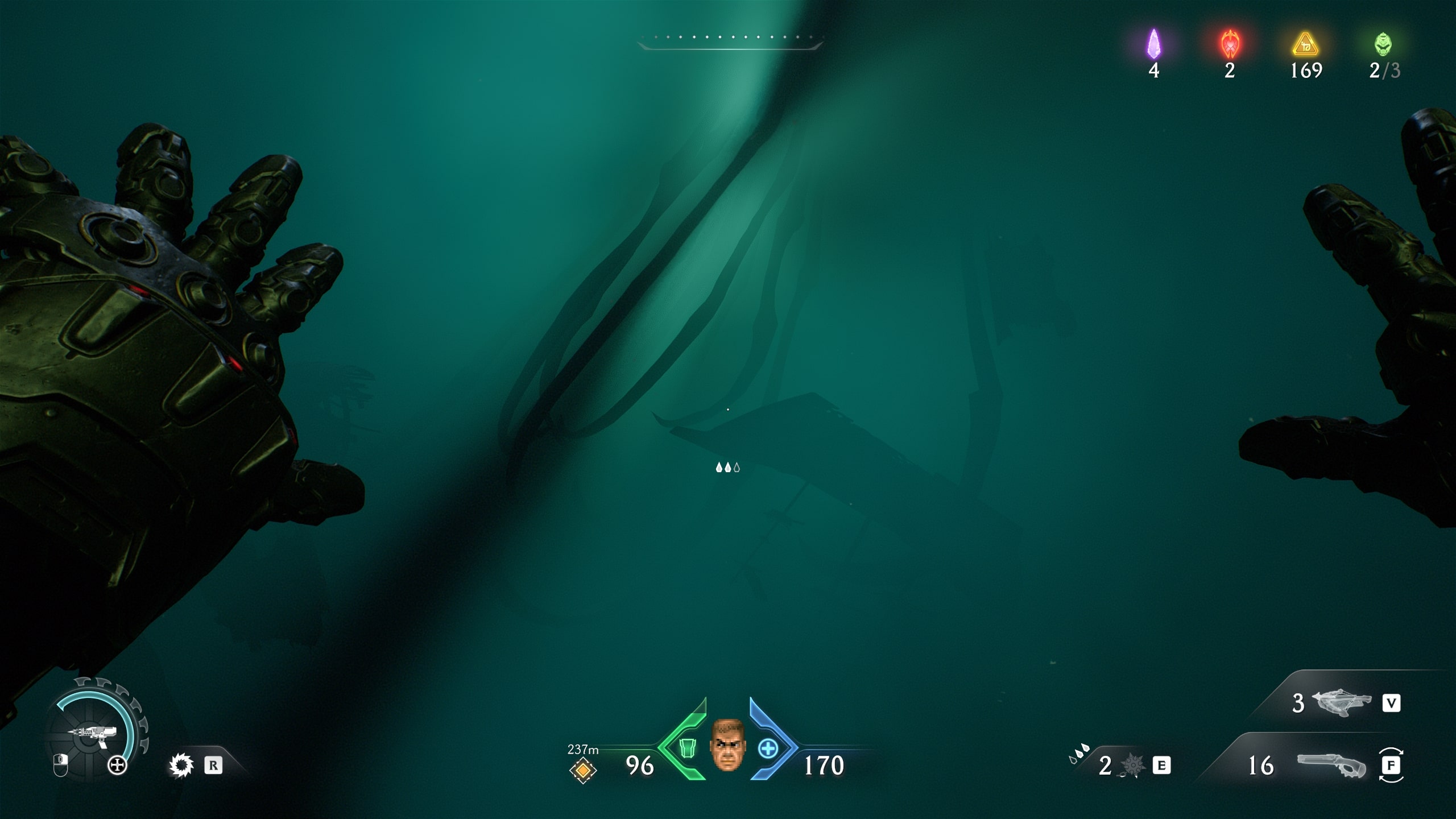Click the crosshair weapon mod icon

tap(118, 766)
